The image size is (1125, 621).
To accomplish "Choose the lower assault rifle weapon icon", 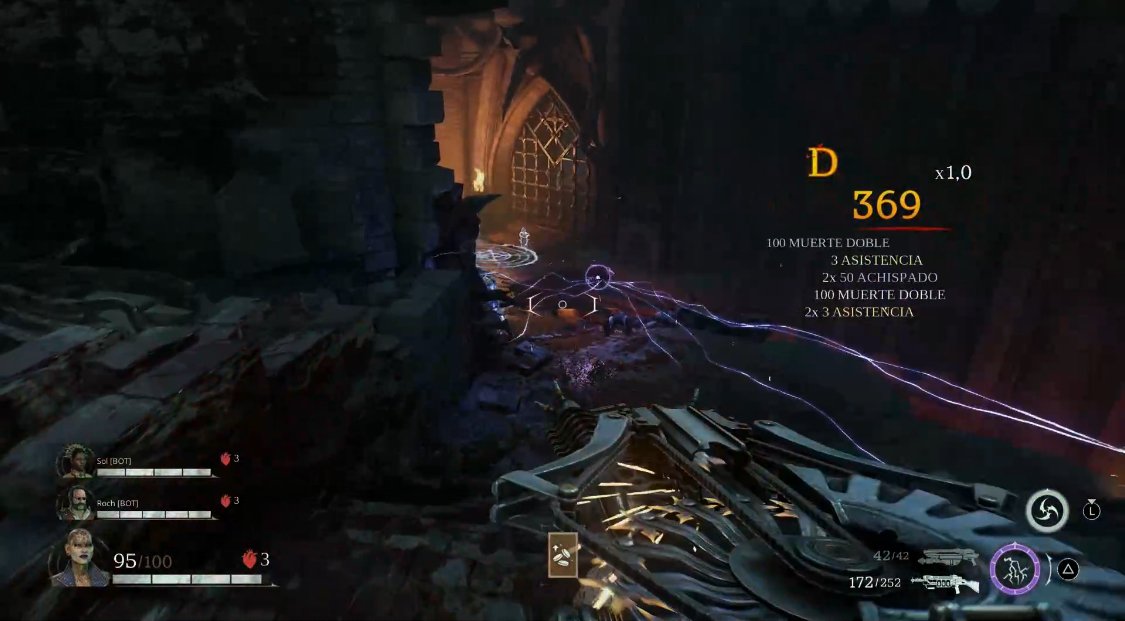I will 944,582.
